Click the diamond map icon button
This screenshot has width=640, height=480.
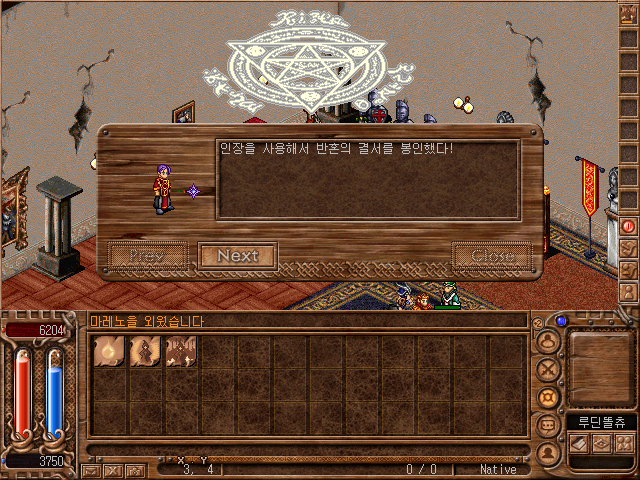pyautogui.click(x=602, y=443)
